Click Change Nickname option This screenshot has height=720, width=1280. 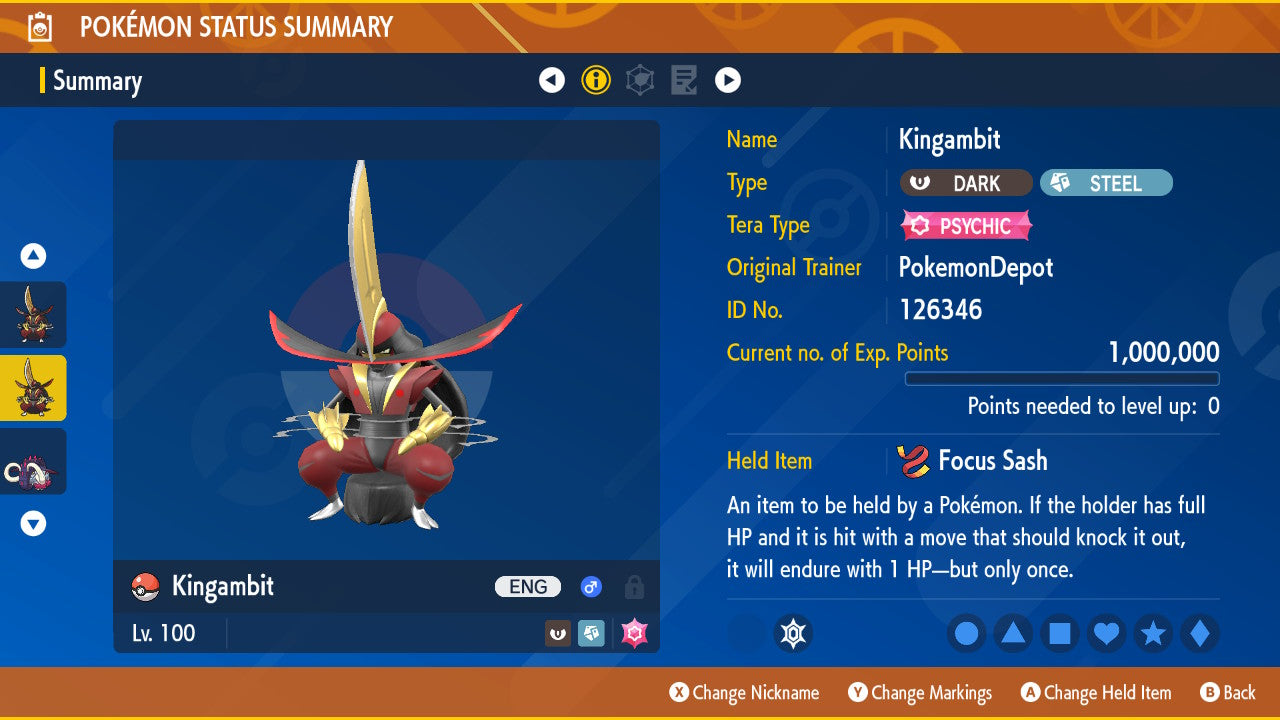tap(745, 693)
